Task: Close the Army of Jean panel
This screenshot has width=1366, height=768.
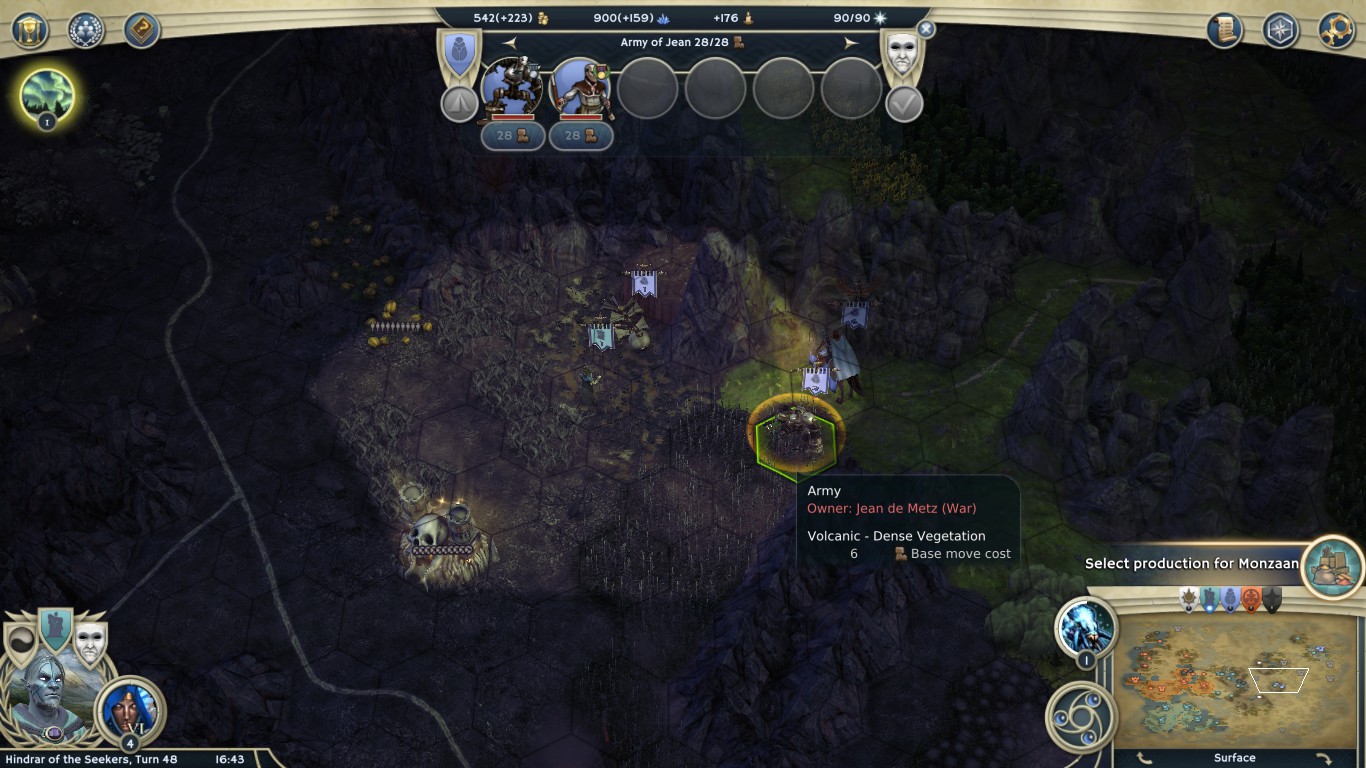Action: (x=926, y=30)
